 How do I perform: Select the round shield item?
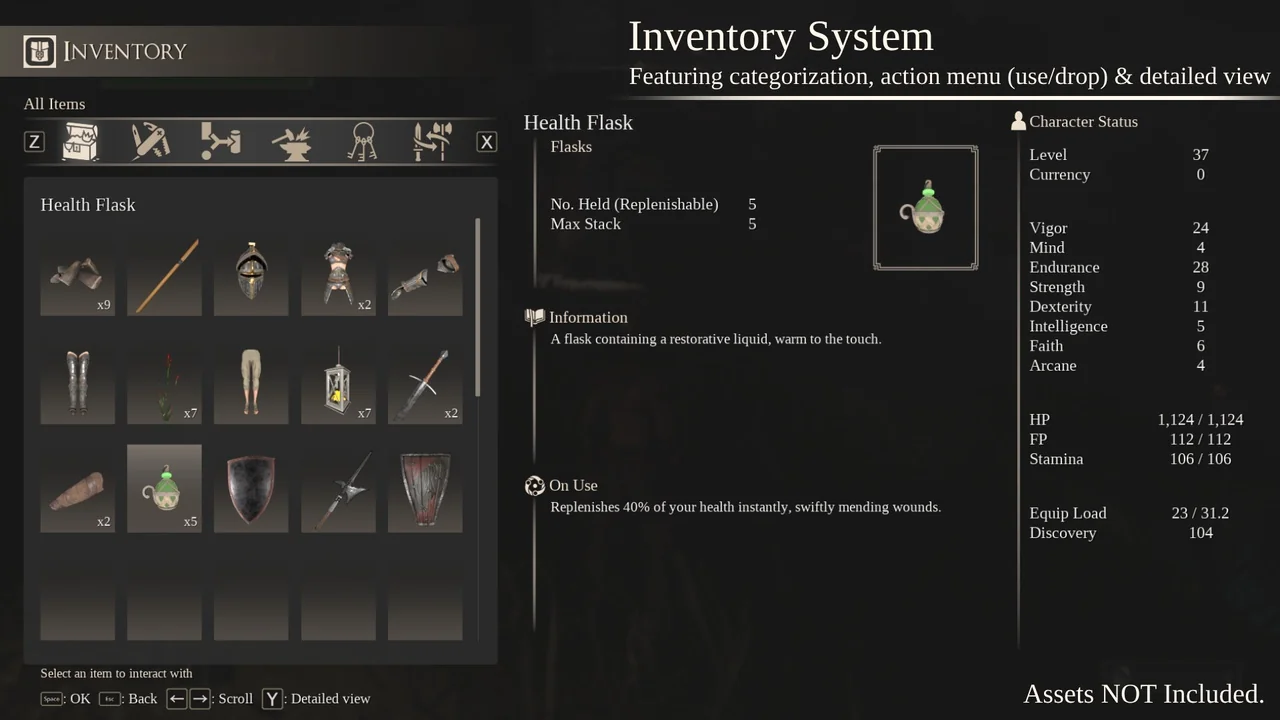[251, 488]
